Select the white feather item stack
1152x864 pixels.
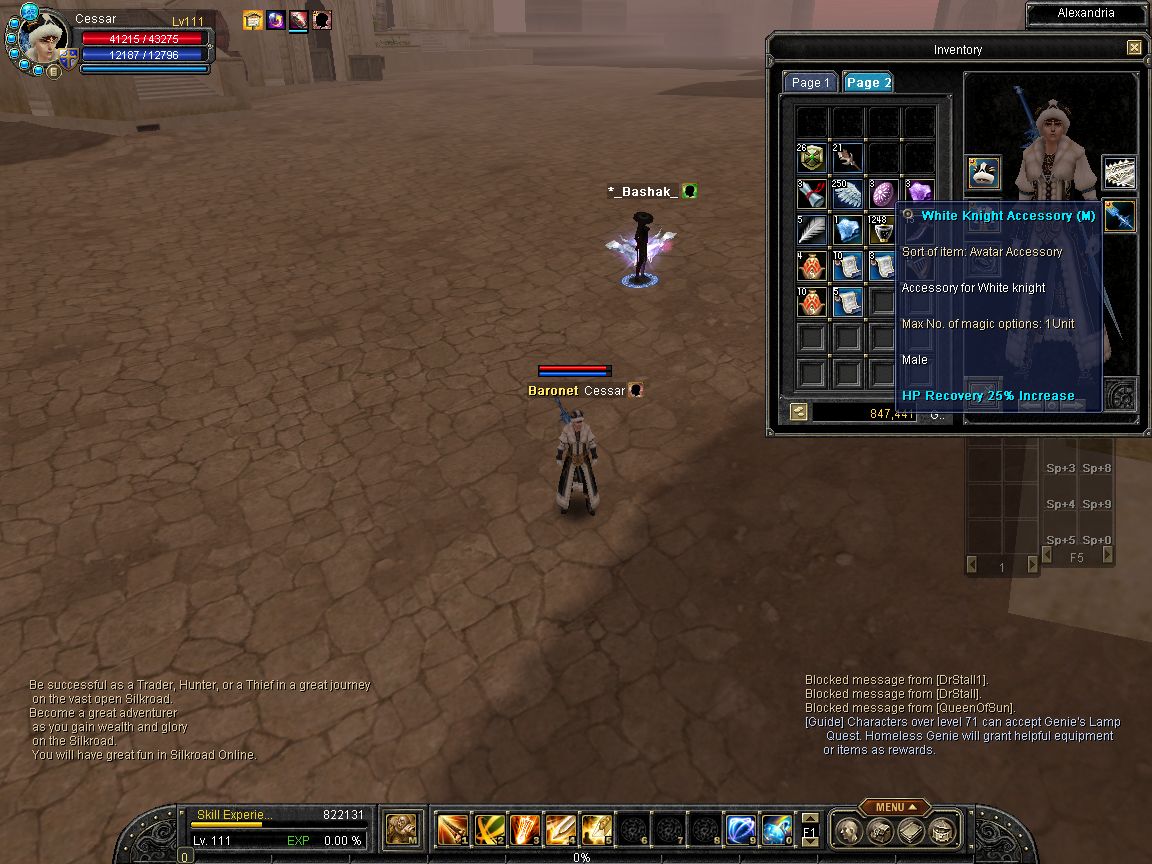[x=812, y=230]
